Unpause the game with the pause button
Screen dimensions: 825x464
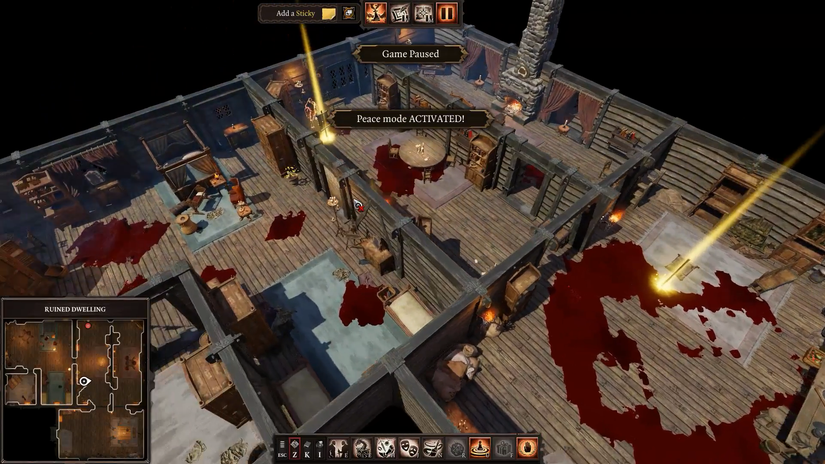click(447, 13)
